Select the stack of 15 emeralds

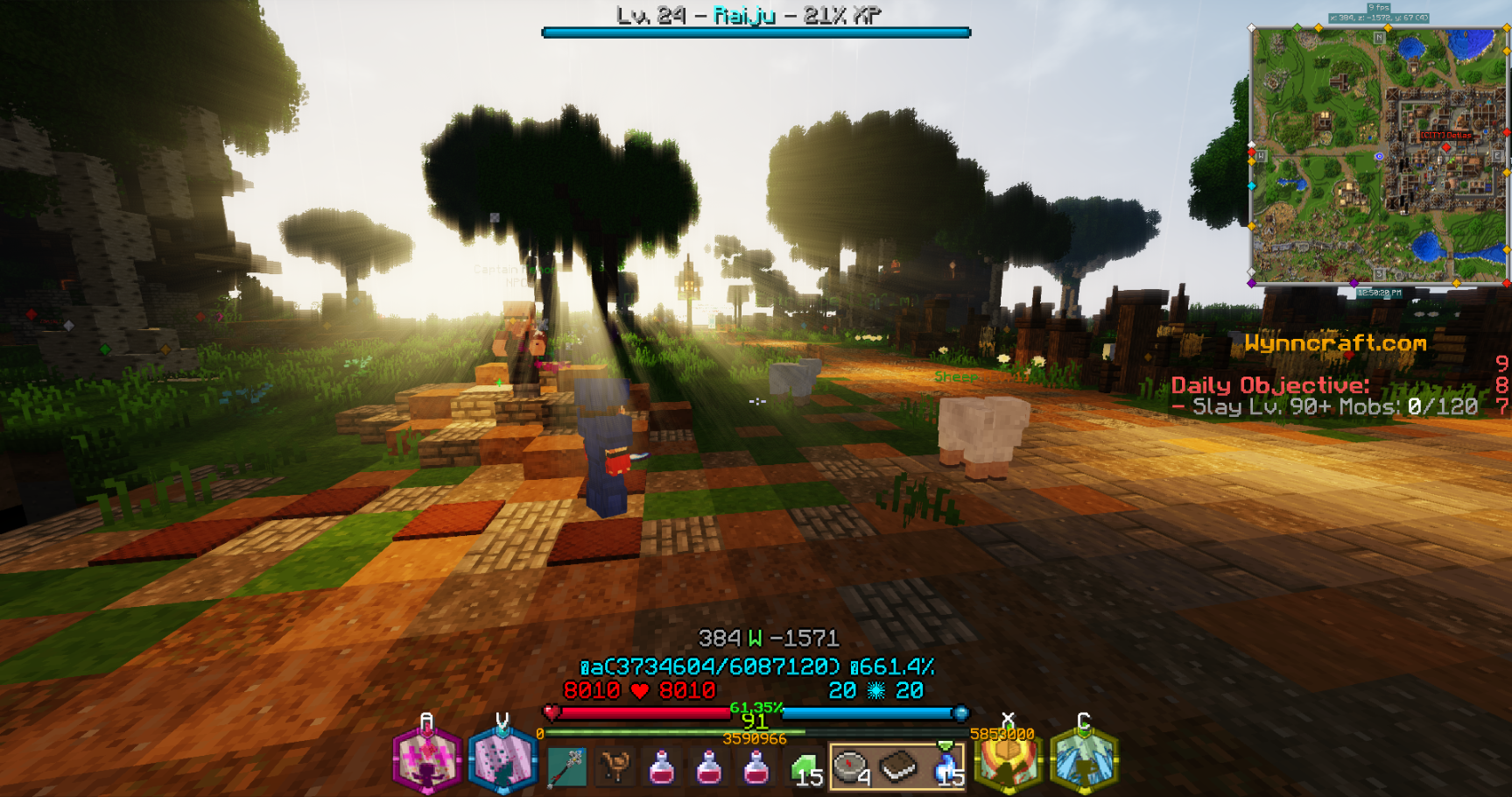pyautogui.click(x=804, y=766)
